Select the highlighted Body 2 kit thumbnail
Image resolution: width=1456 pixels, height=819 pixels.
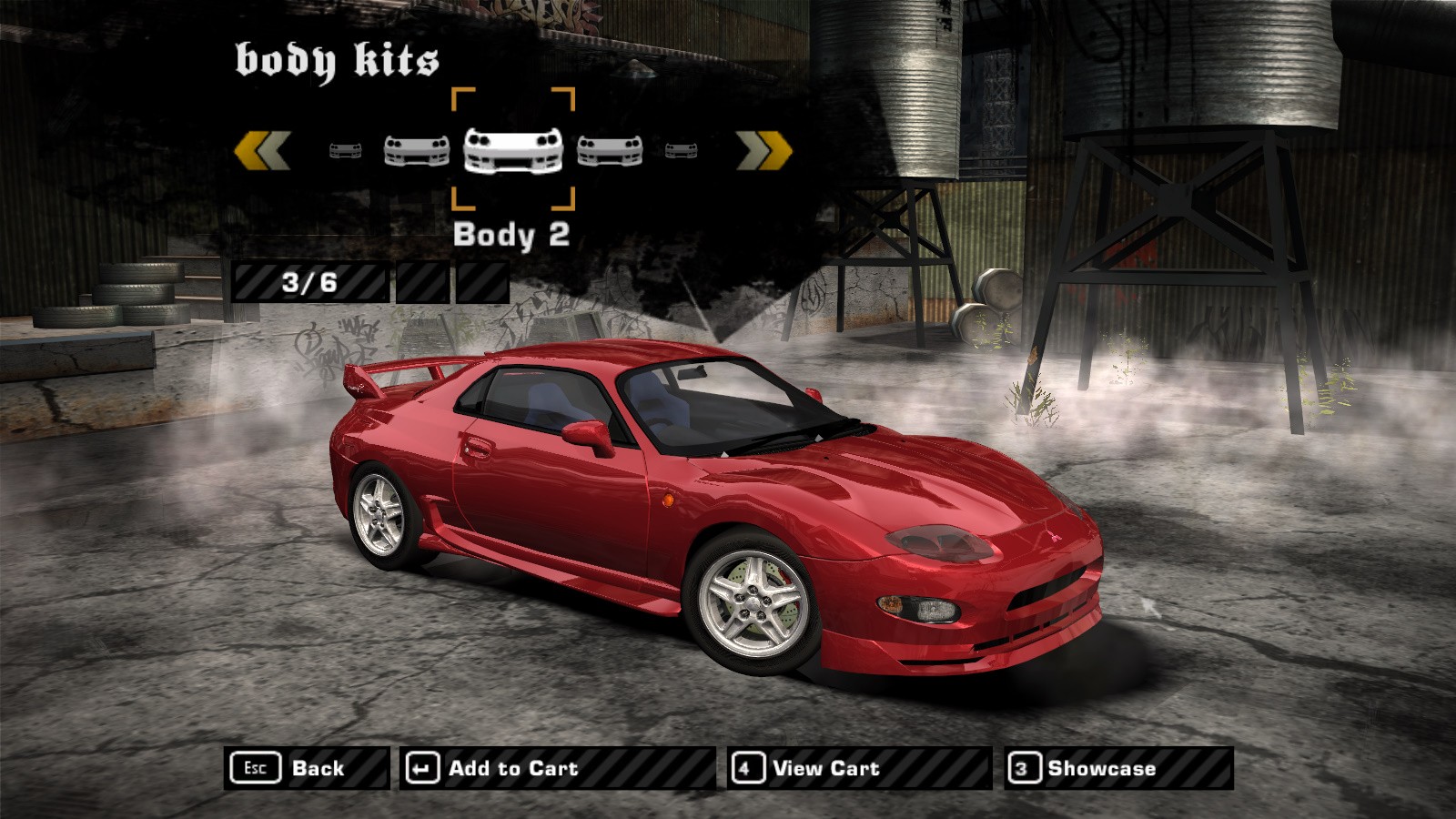(x=513, y=150)
